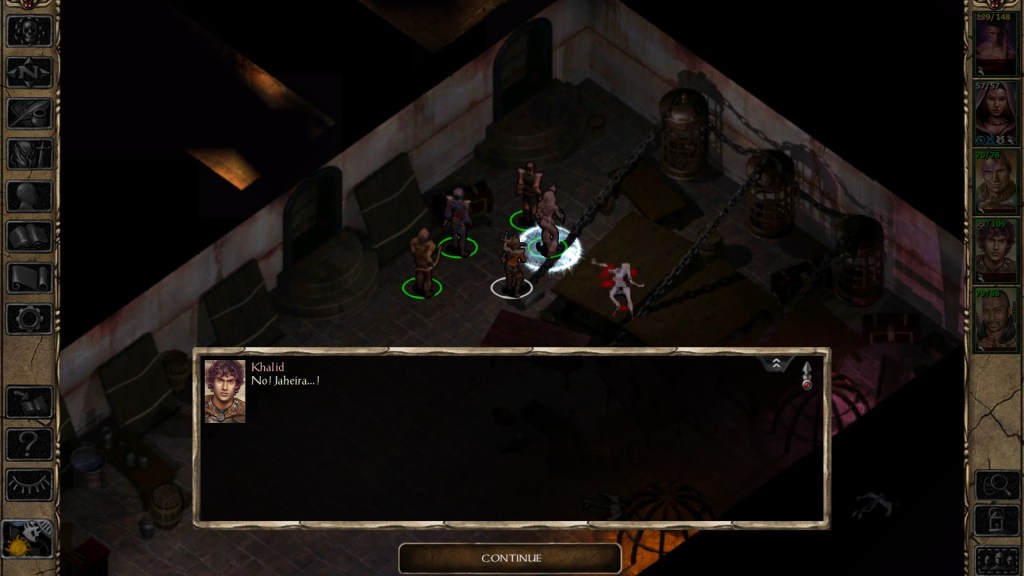The height and width of the screenshot is (576, 1024).
Task: Open the area map via compass icon
Action: [29, 71]
